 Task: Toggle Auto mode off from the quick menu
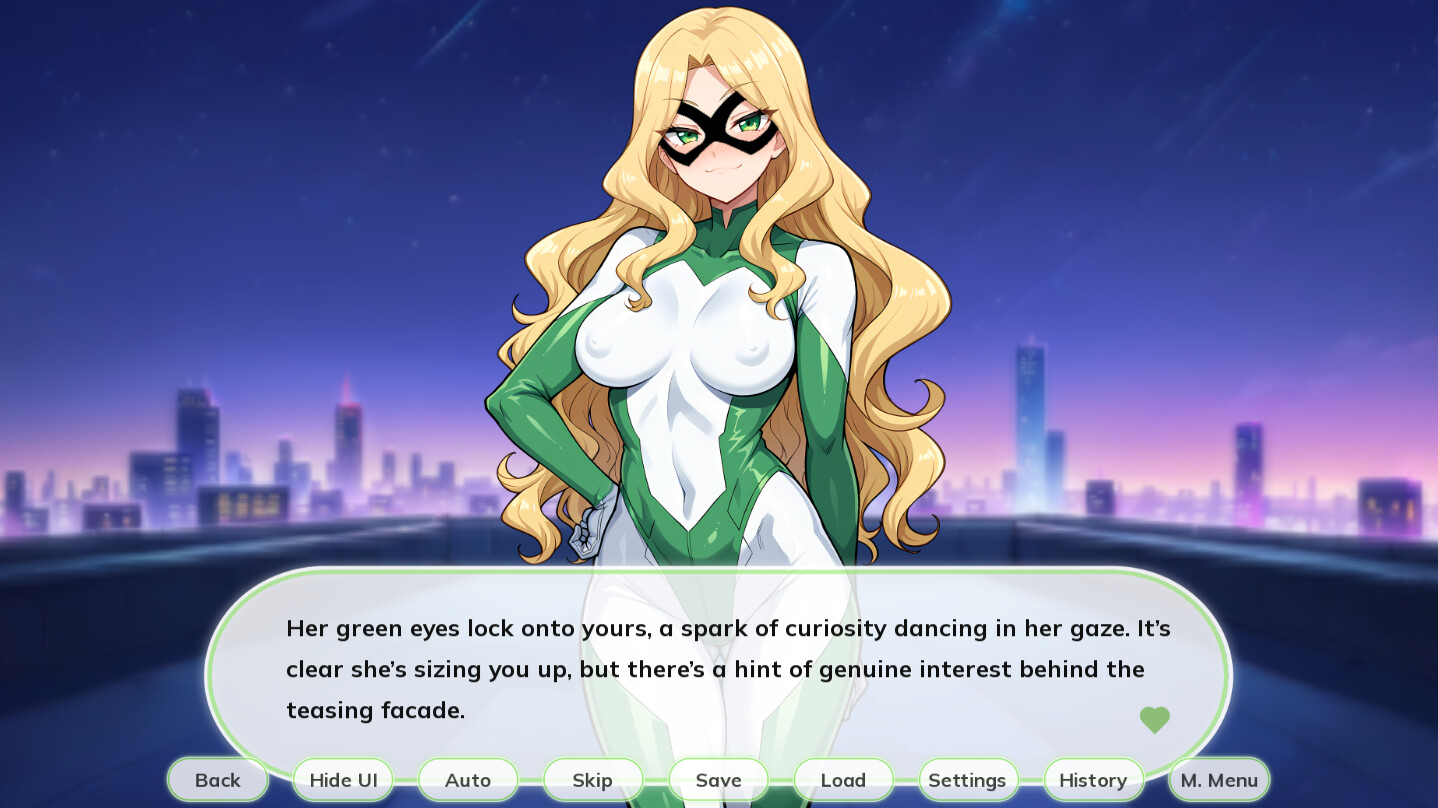click(468, 780)
